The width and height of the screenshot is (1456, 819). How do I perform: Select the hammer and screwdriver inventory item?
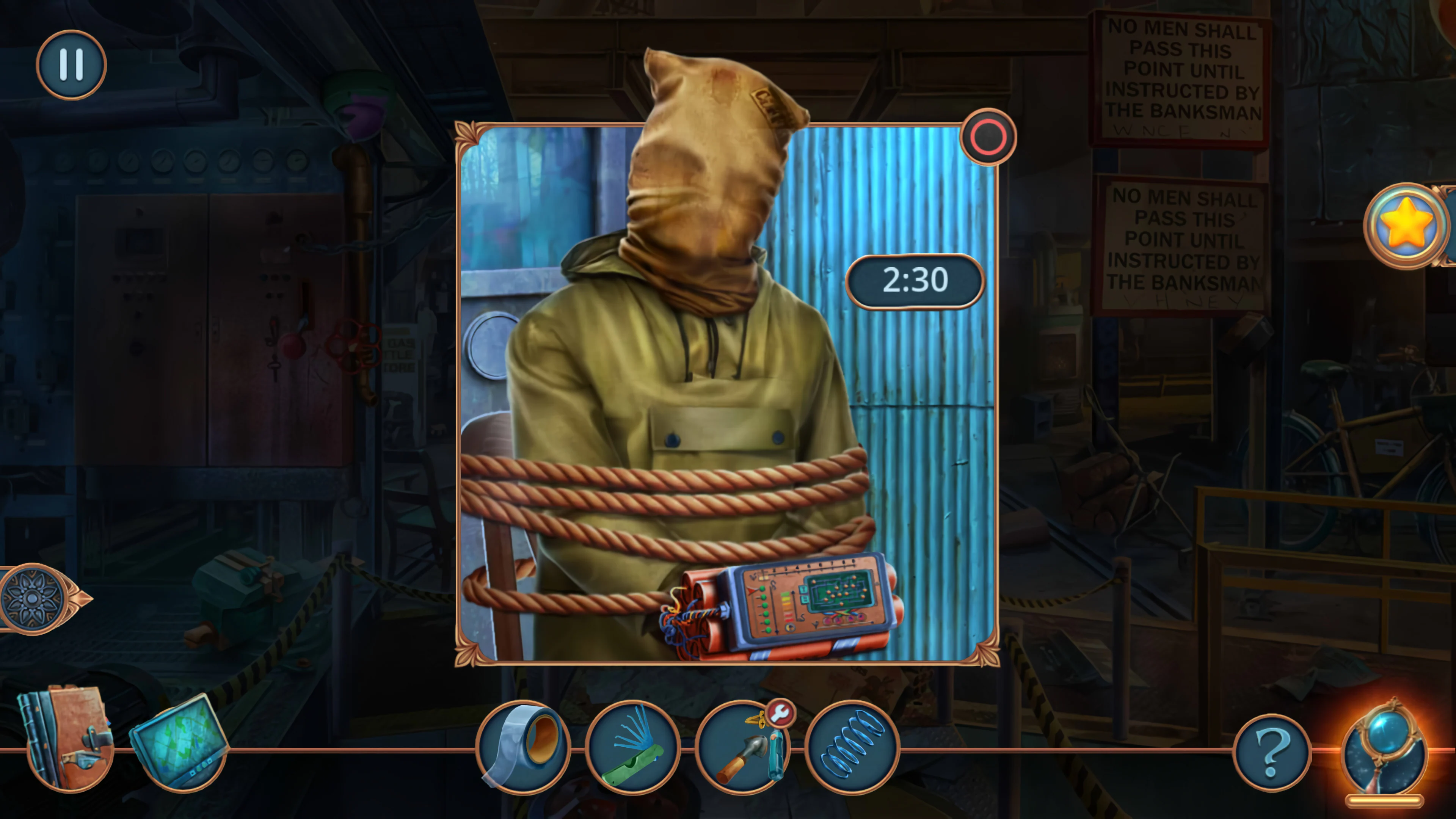[746, 752]
